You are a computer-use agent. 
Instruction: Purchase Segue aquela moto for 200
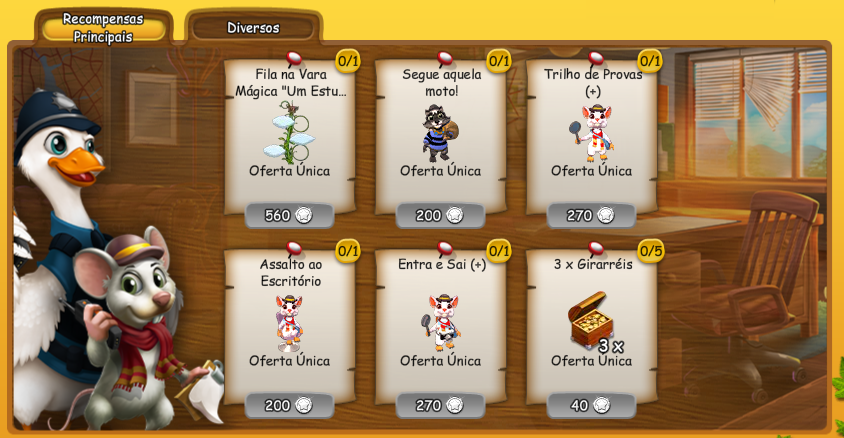[x=440, y=215]
